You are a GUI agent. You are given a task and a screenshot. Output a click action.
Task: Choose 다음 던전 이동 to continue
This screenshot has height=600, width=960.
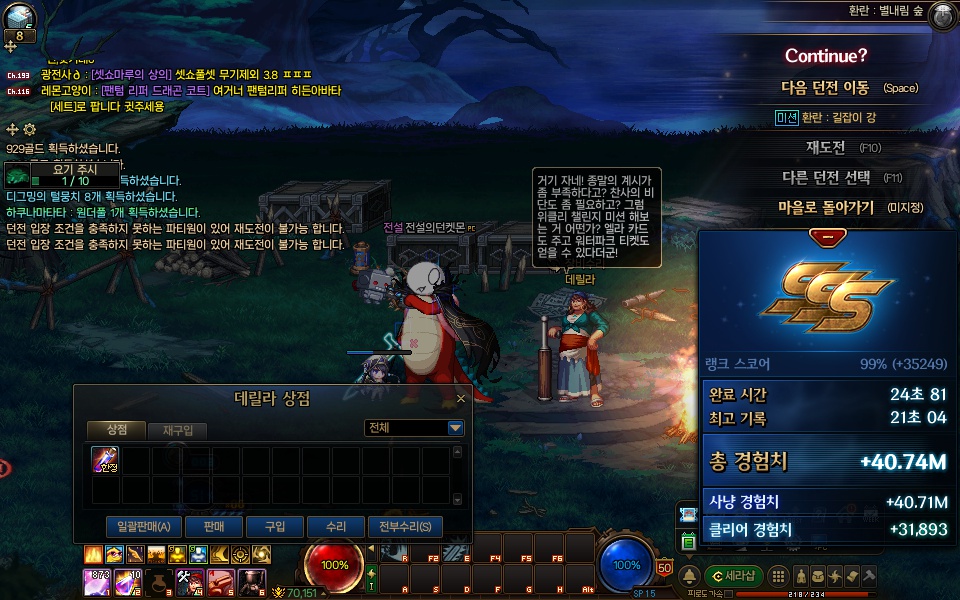tap(825, 88)
